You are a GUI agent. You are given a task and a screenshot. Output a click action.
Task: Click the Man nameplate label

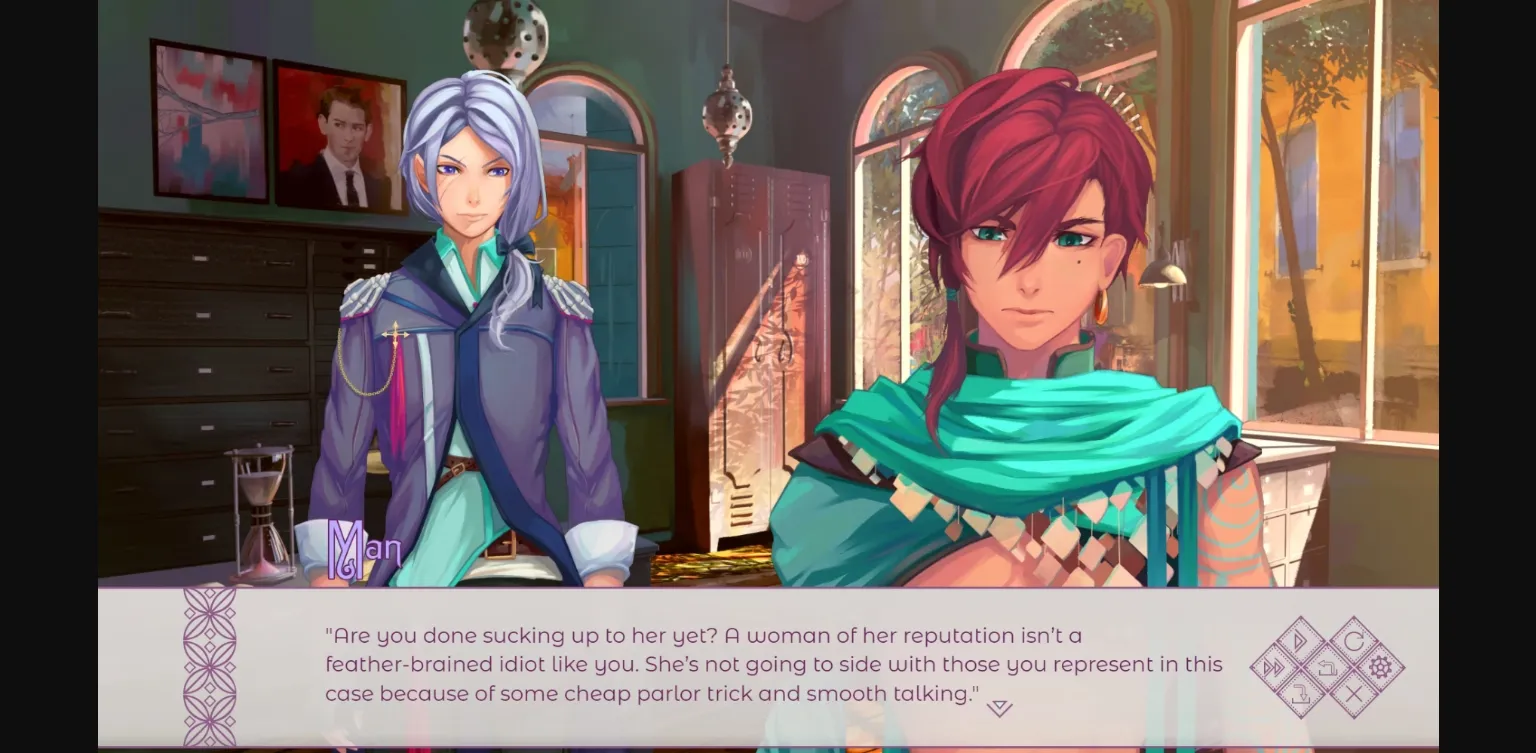click(x=365, y=549)
